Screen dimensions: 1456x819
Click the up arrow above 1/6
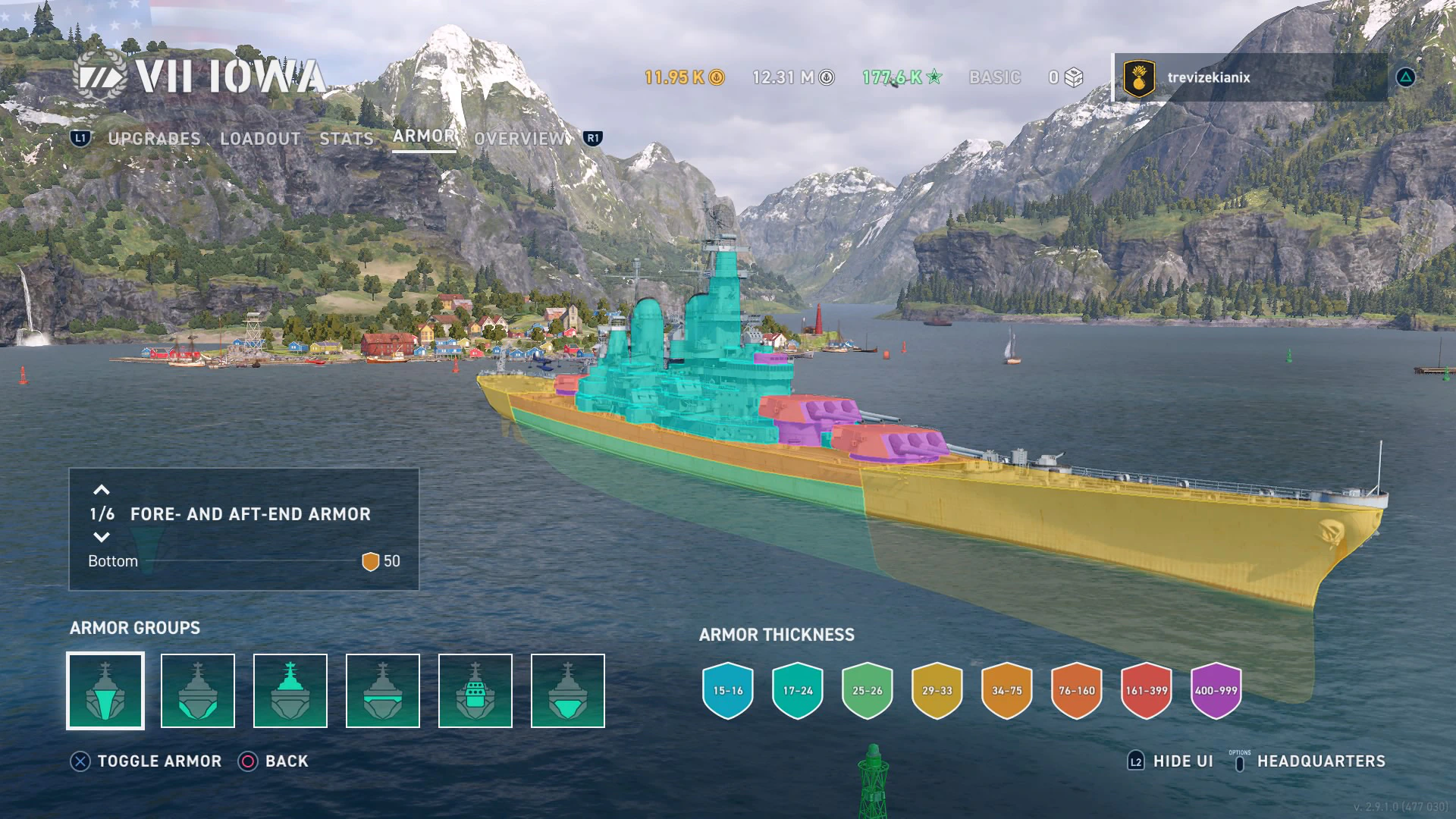click(x=102, y=491)
